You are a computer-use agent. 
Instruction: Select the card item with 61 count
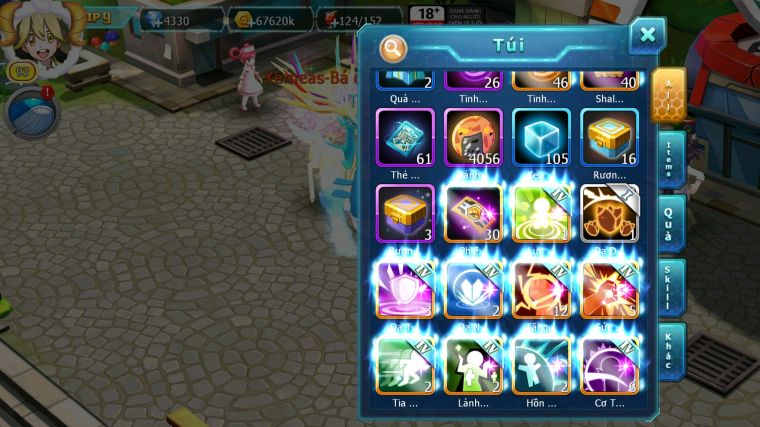(405, 137)
